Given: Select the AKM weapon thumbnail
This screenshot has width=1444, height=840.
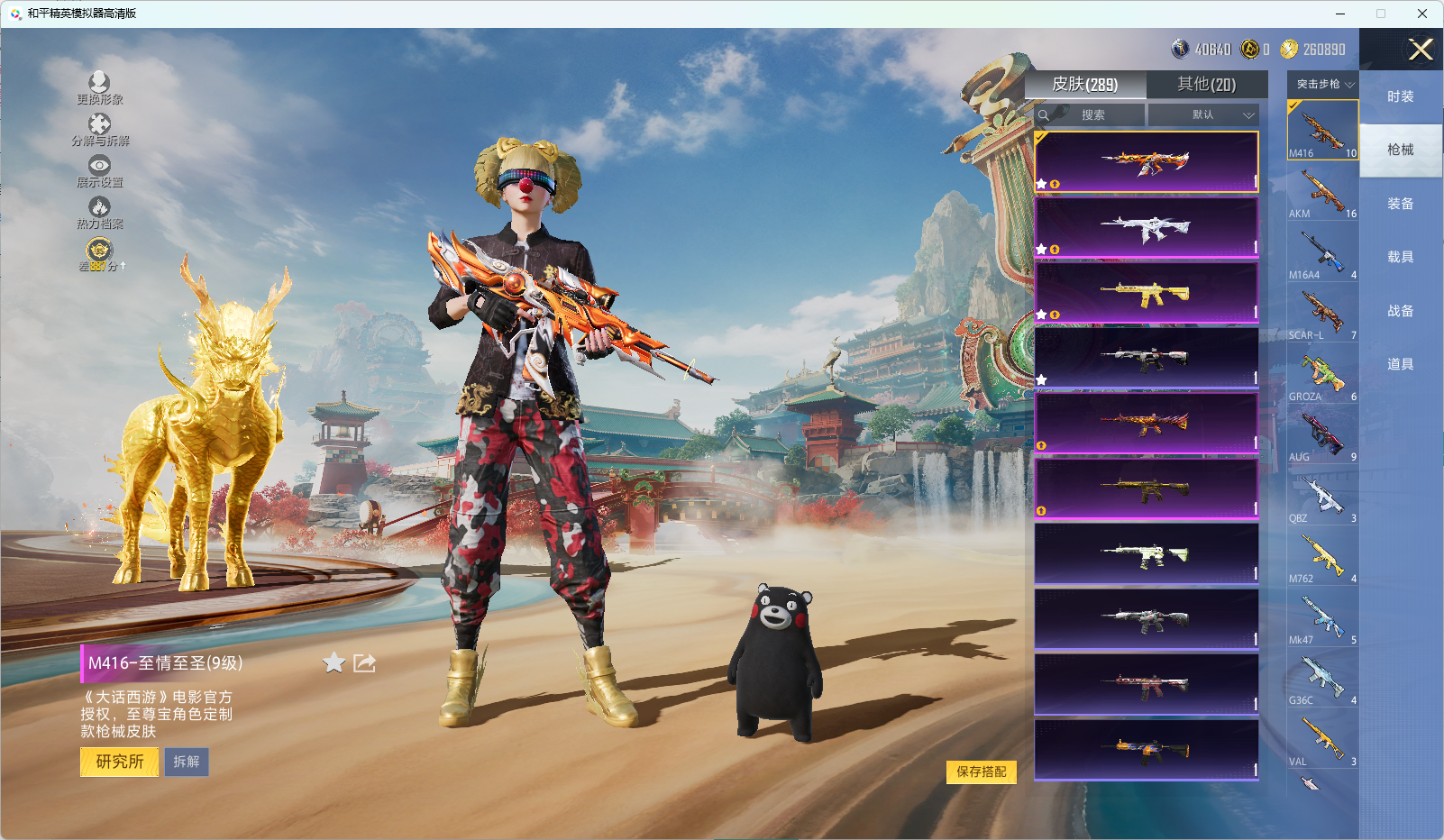Looking at the screenshot, I should click(1322, 191).
